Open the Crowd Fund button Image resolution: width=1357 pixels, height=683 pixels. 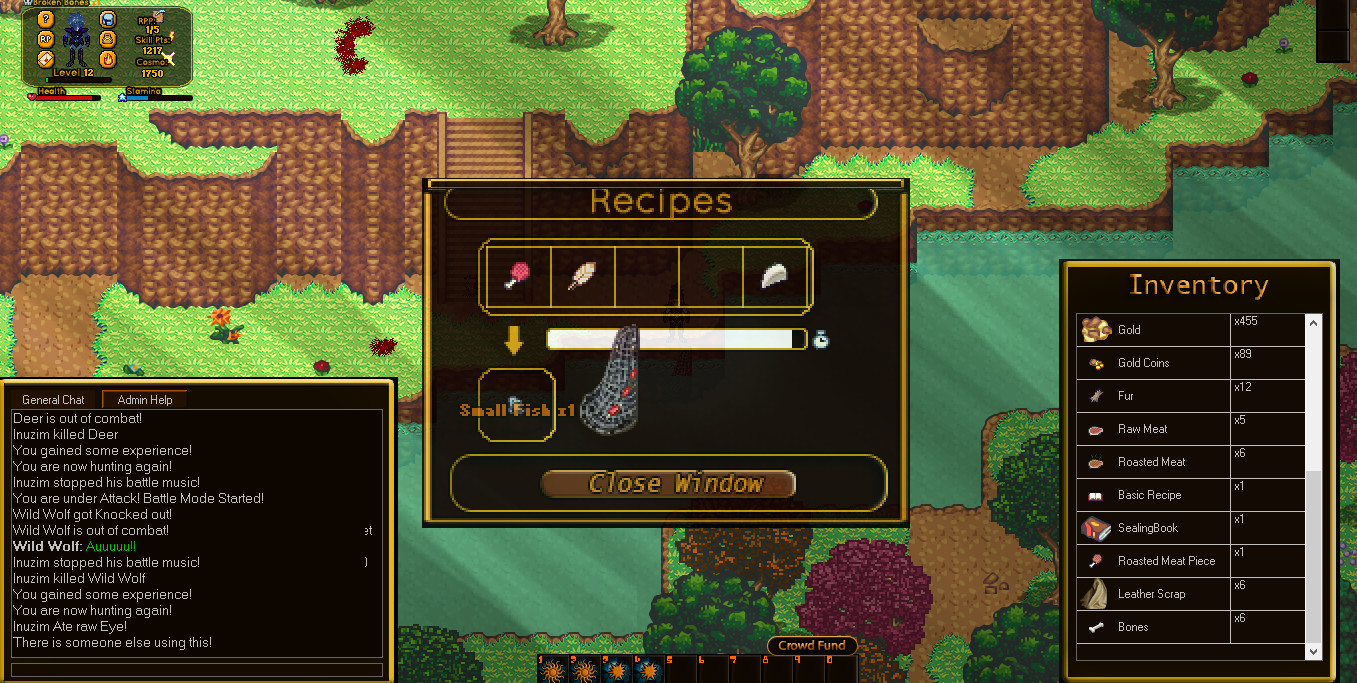[x=812, y=646]
